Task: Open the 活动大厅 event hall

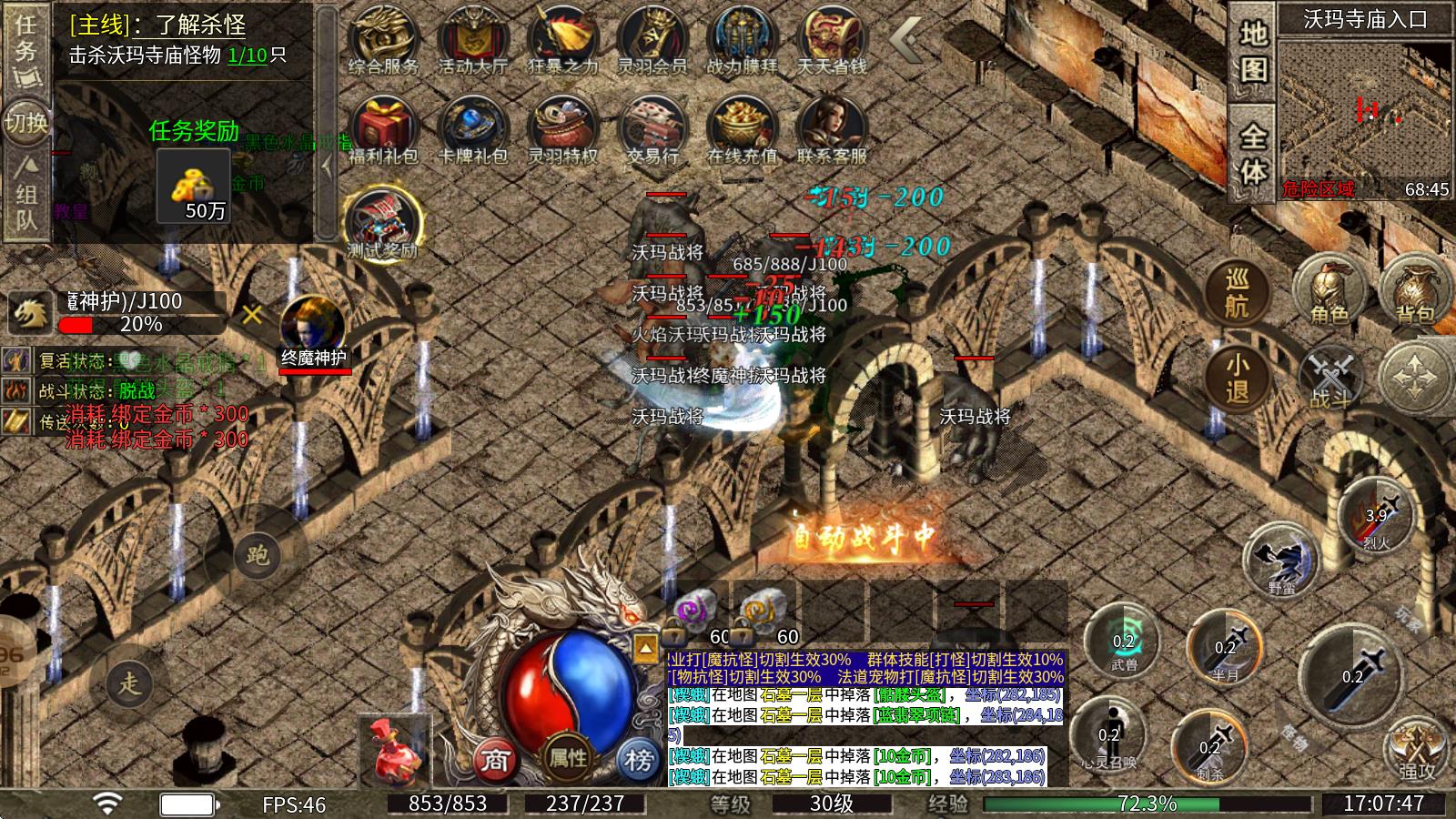Action: click(x=472, y=41)
